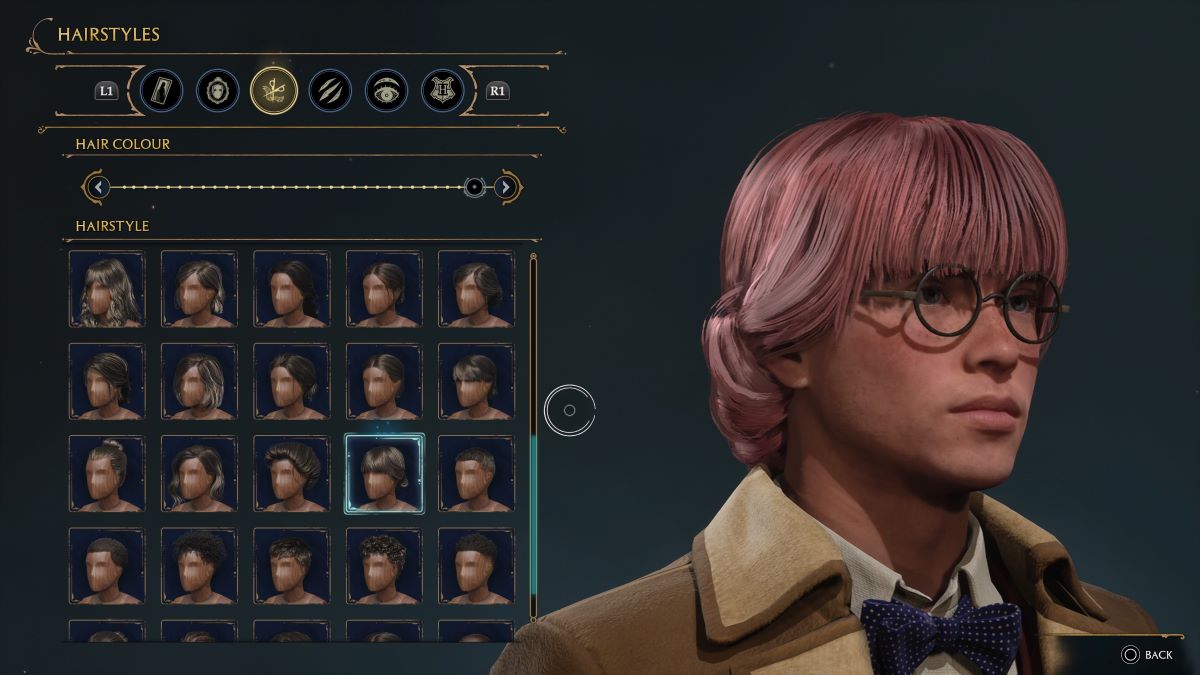Open the Hogwarts crest tab
The height and width of the screenshot is (675, 1200).
pos(442,91)
